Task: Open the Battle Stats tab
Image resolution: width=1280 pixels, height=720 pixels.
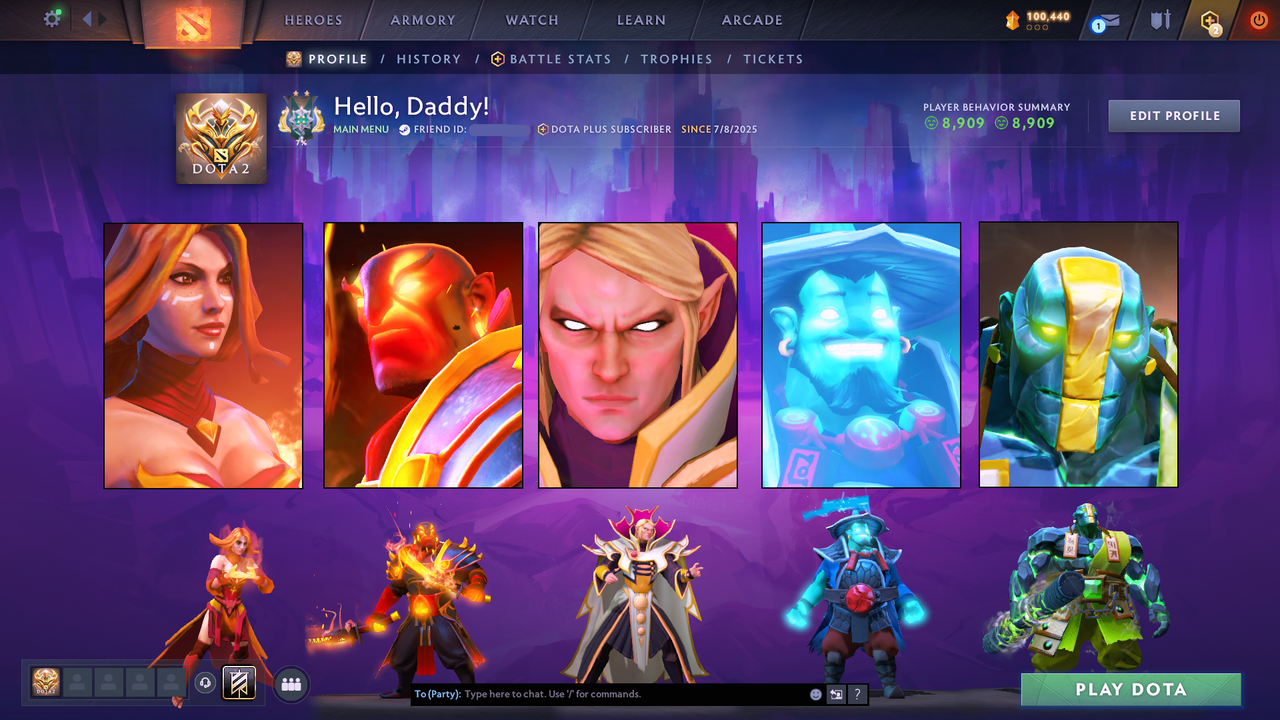Action: 559,59
